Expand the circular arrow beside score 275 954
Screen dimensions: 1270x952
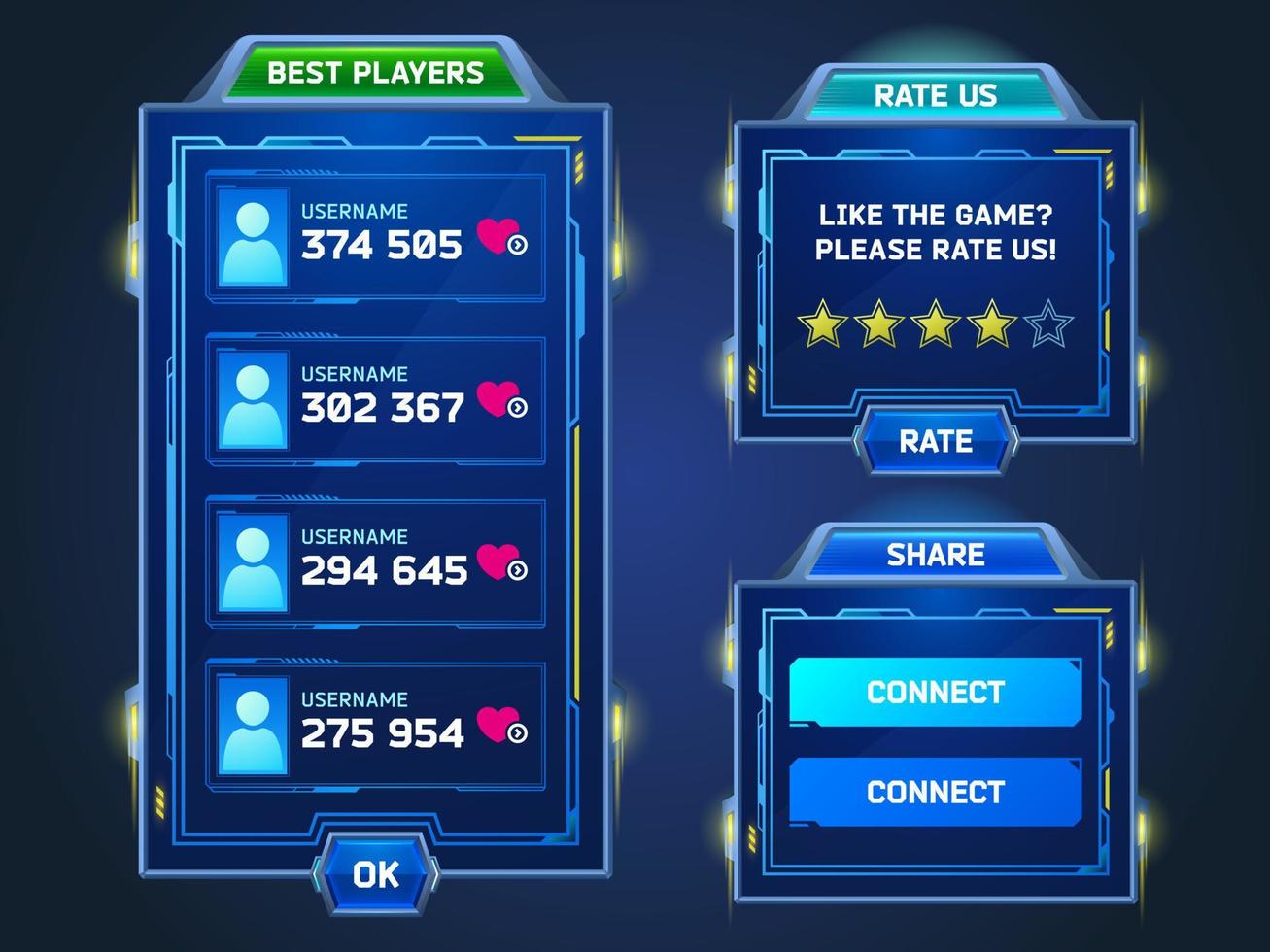point(516,733)
